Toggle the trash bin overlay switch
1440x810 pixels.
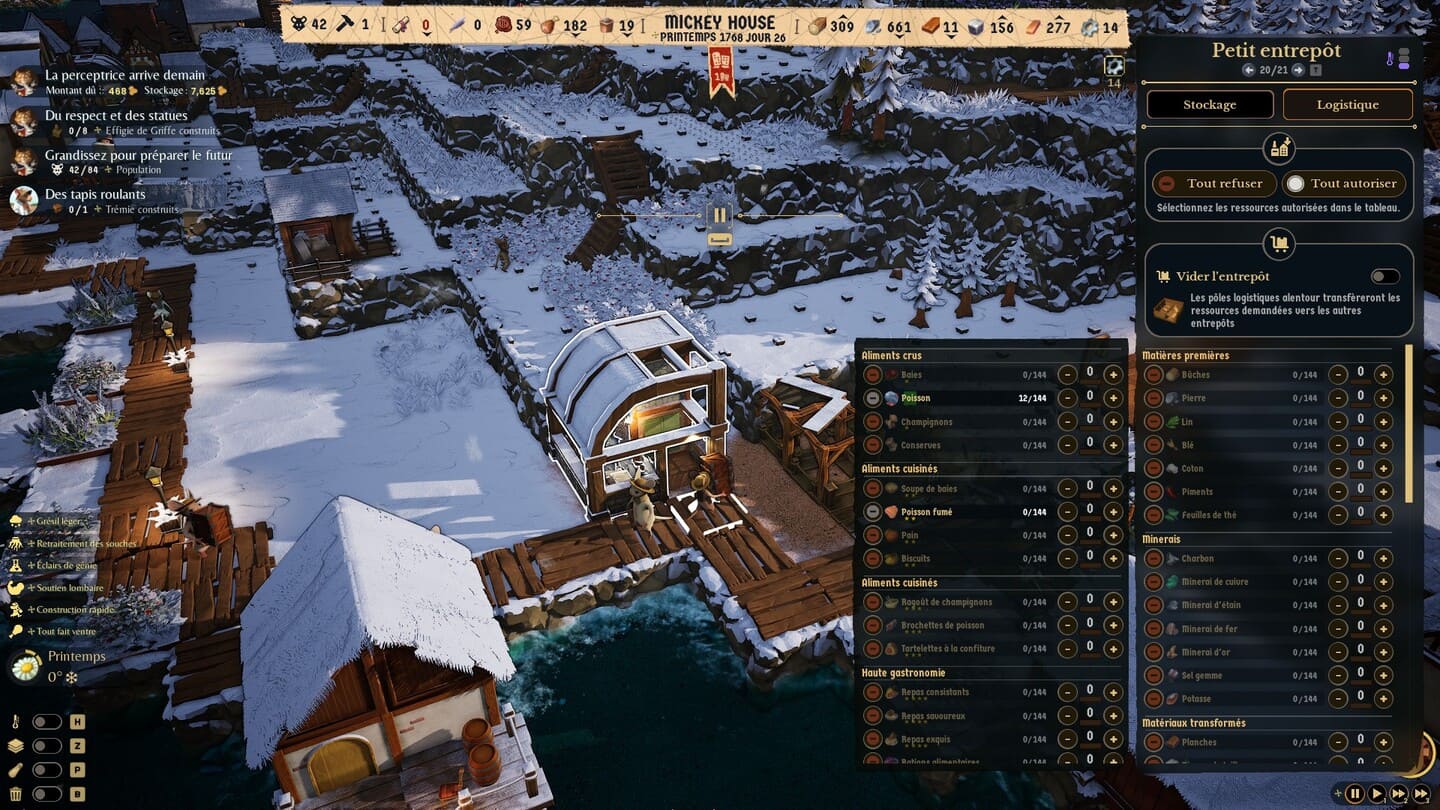[46, 795]
